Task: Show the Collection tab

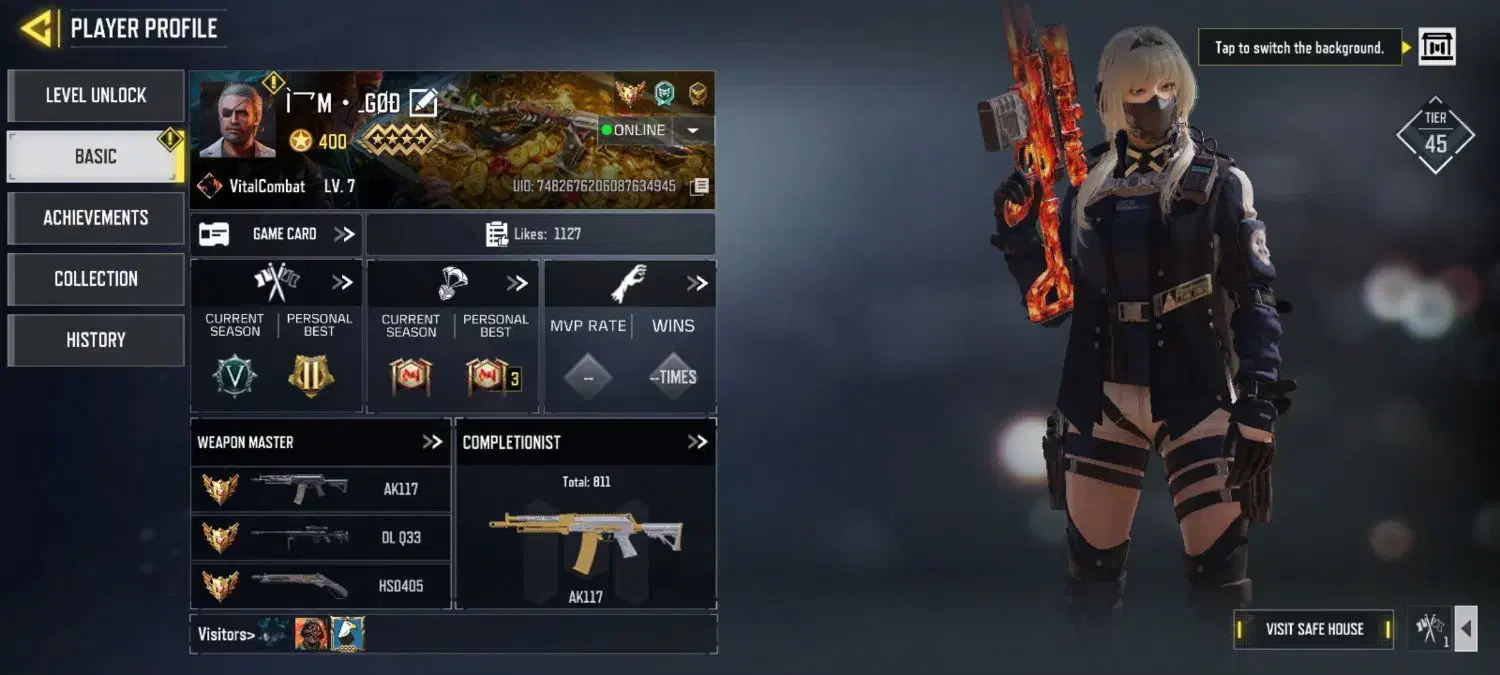Action: (x=96, y=279)
